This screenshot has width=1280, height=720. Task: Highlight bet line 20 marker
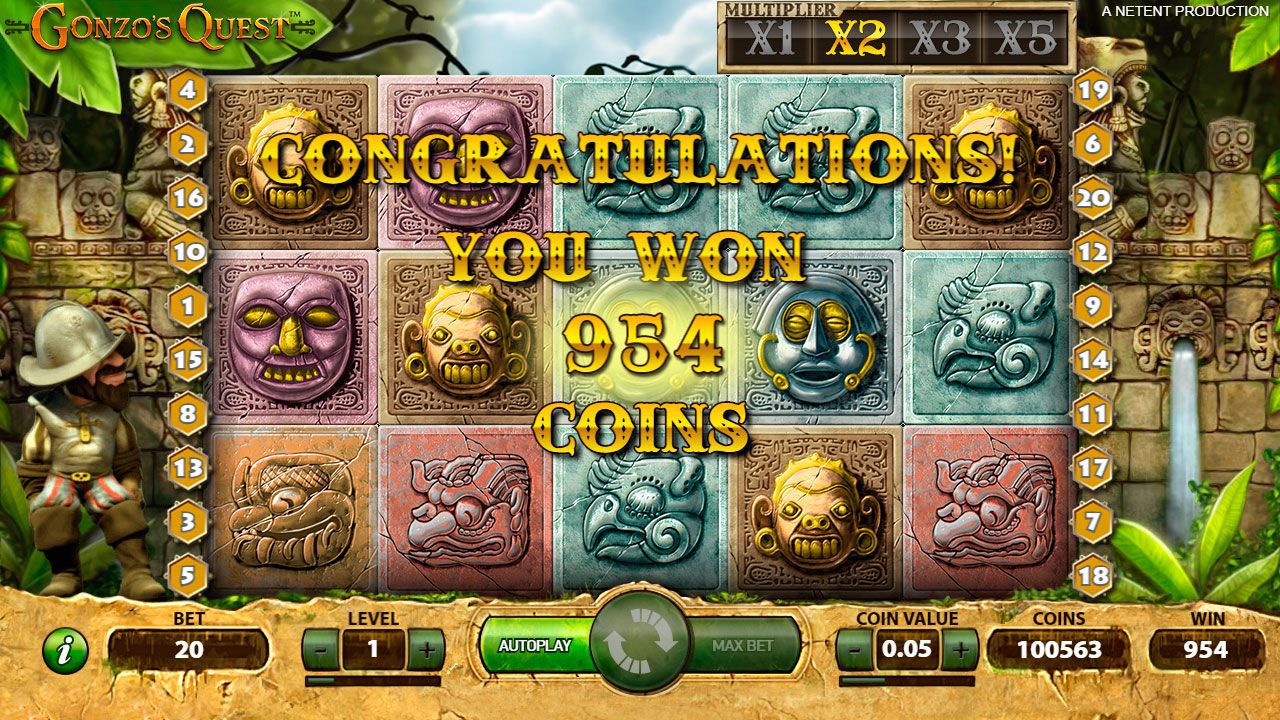1093,198
